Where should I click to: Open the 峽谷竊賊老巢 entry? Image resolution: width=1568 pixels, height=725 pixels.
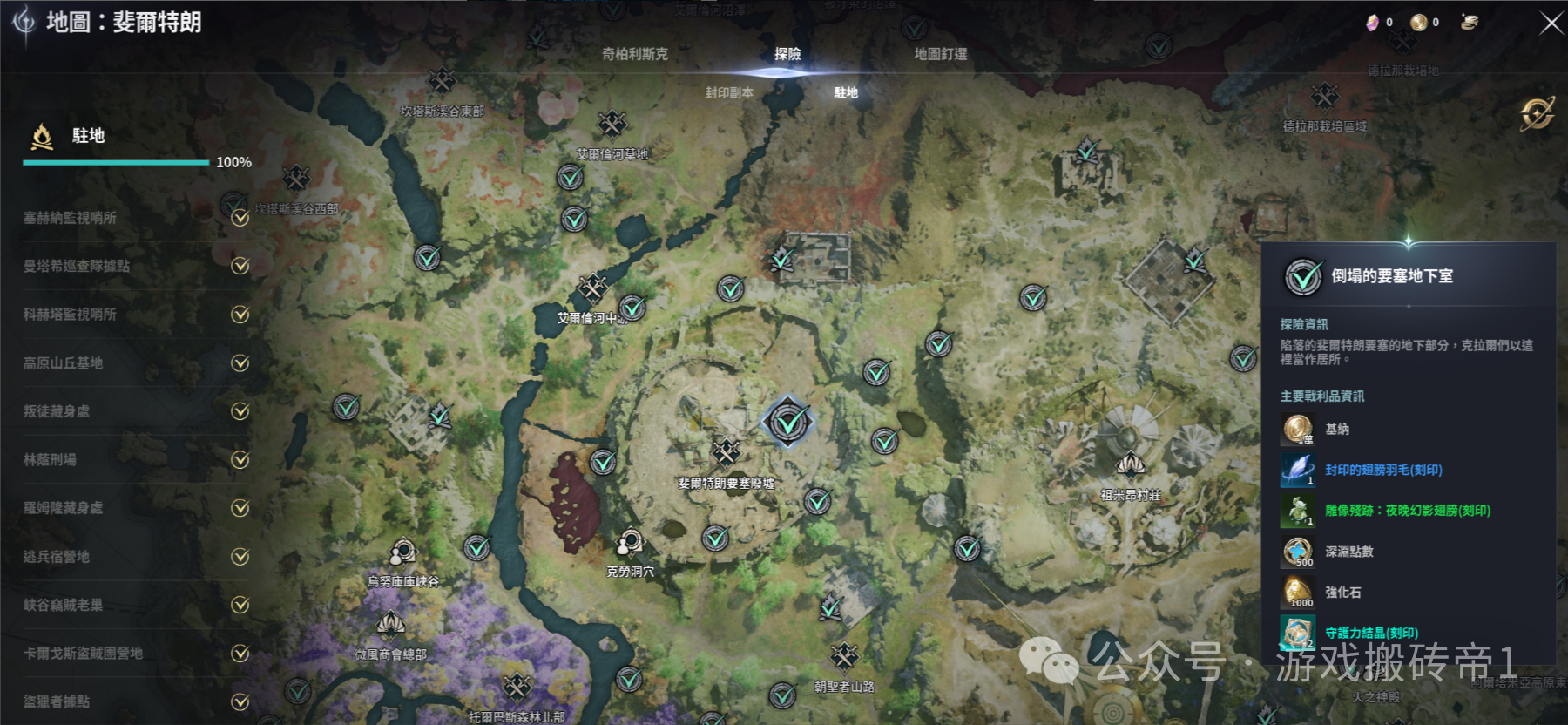click(x=63, y=605)
